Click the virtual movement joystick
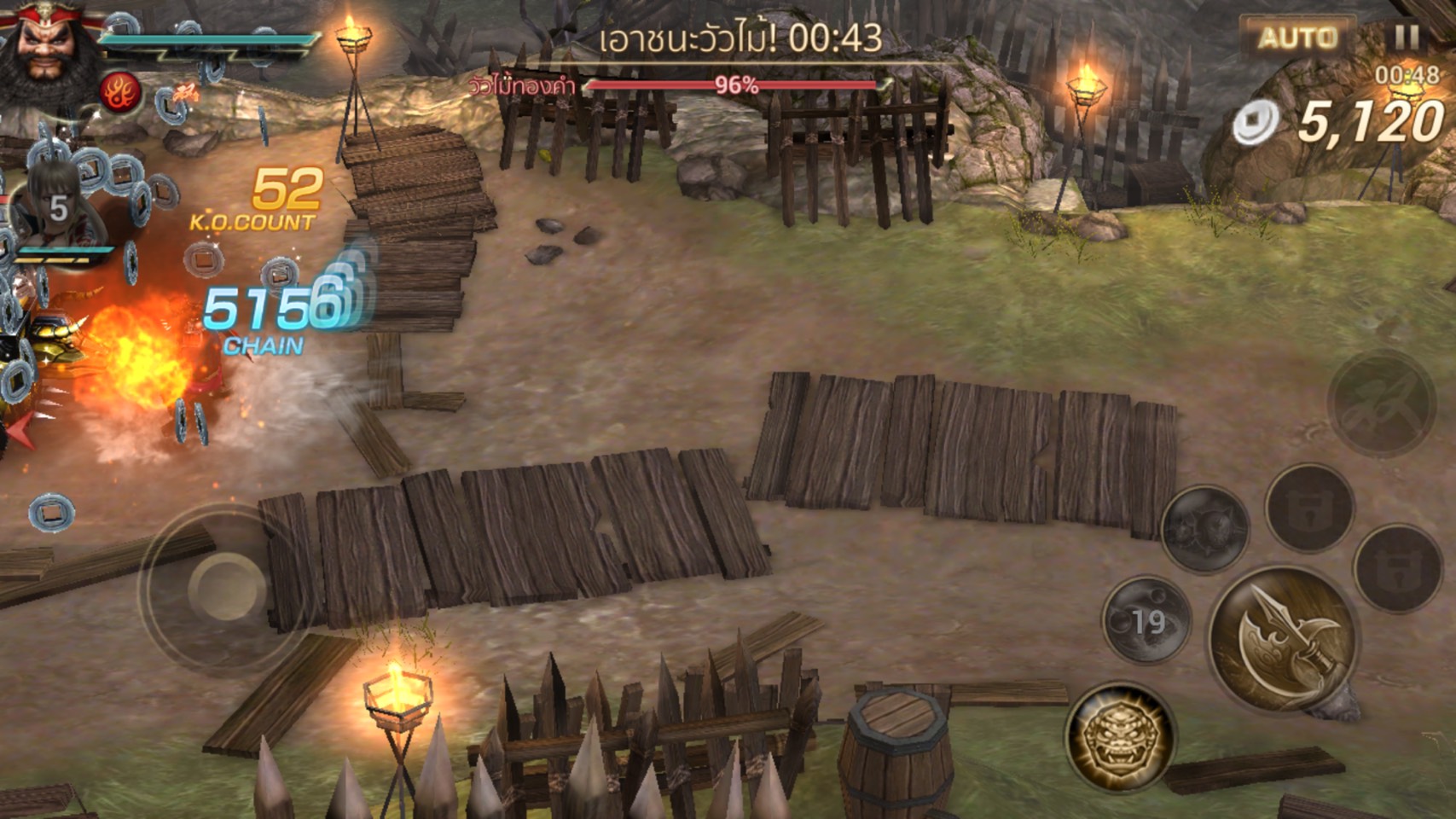The image size is (1456, 819). pos(228,588)
